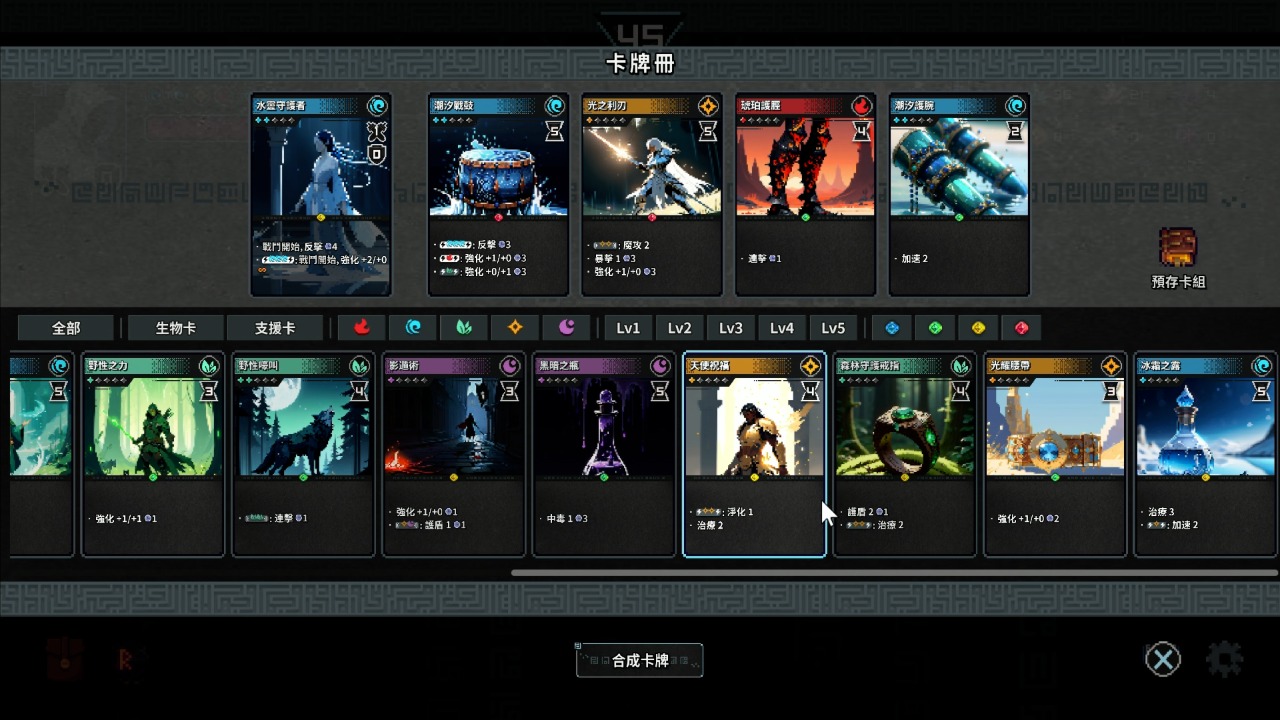Image resolution: width=1280 pixels, height=720 pixels.
Task: Filter cards by Lv1
Action: (628, 328)
